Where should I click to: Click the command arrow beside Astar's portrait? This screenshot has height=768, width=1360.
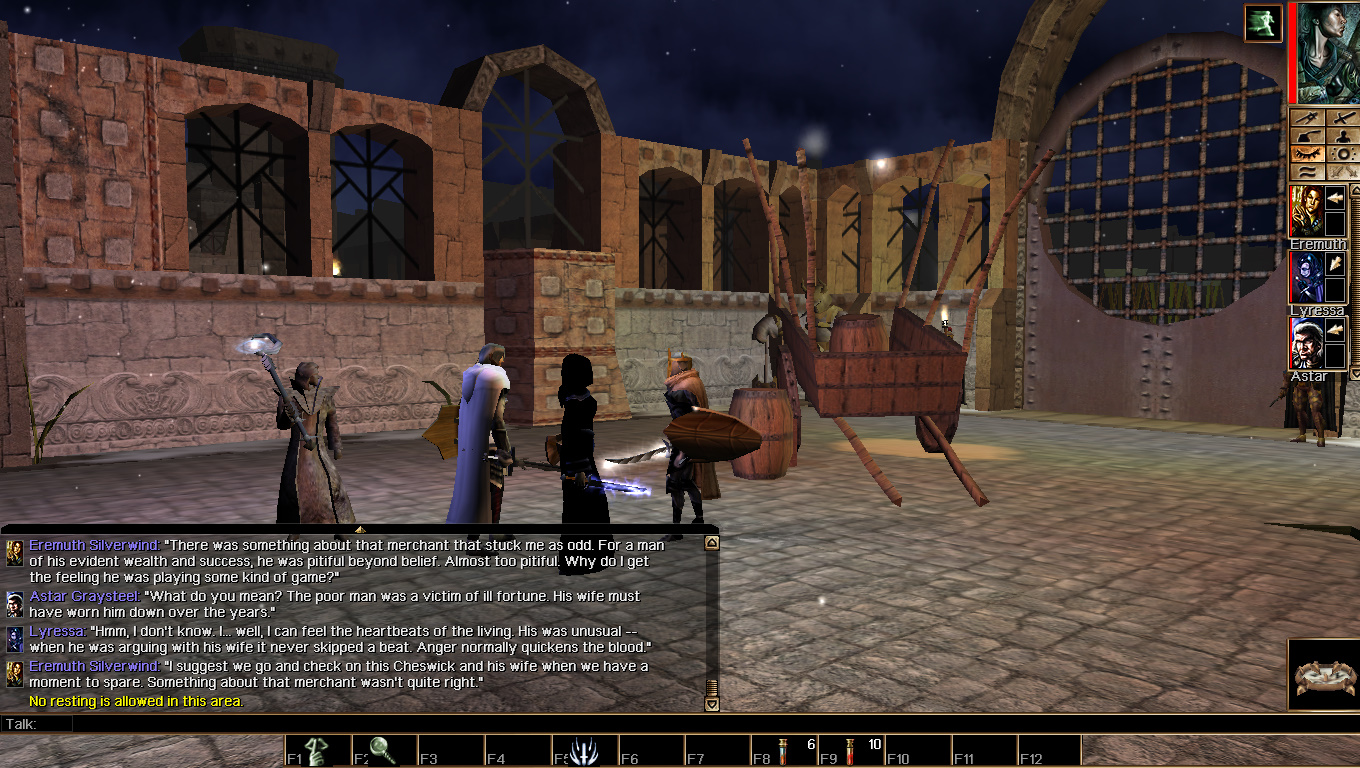click(1336, 328)
